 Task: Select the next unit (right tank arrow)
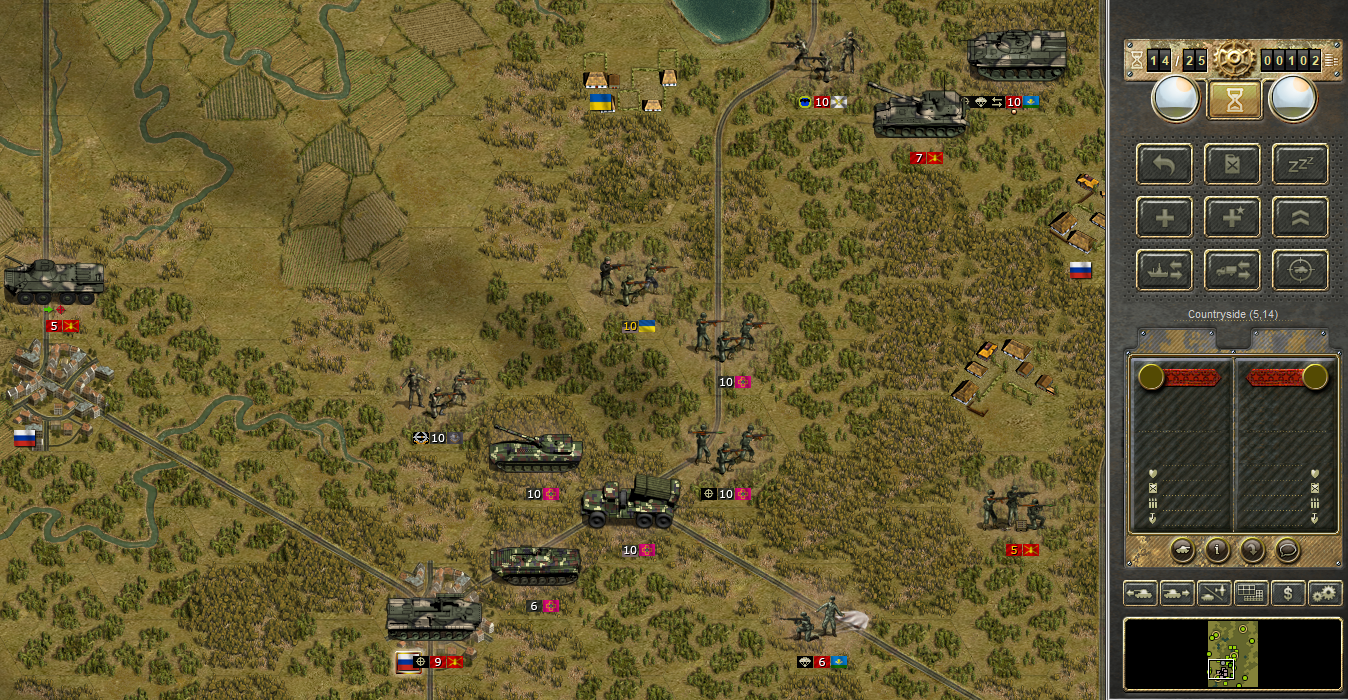pyautogui.click(x=1177, y=593)
